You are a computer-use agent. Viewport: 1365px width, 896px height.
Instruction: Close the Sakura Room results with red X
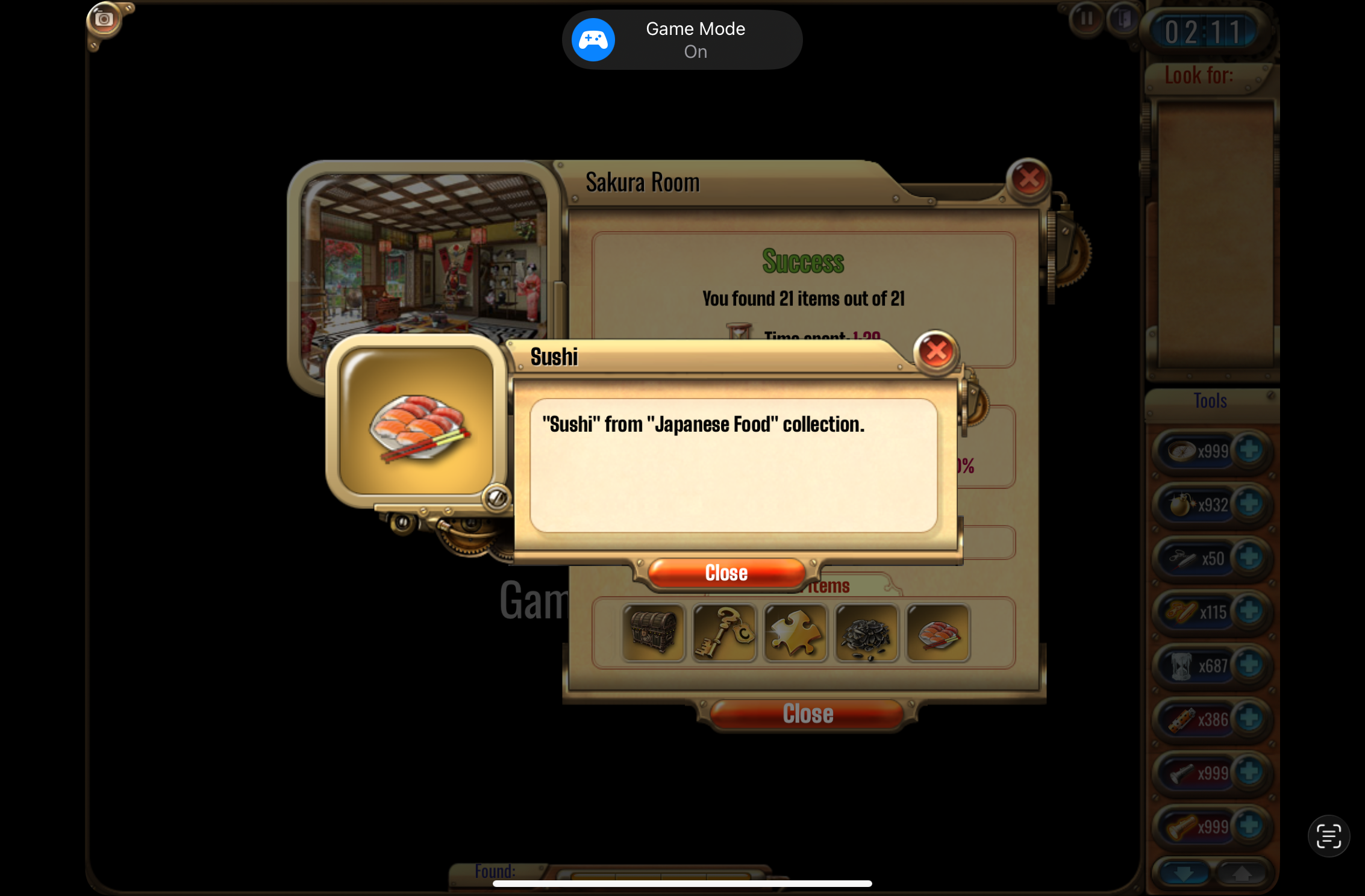pyautogui.click(x=1028, y=179)
